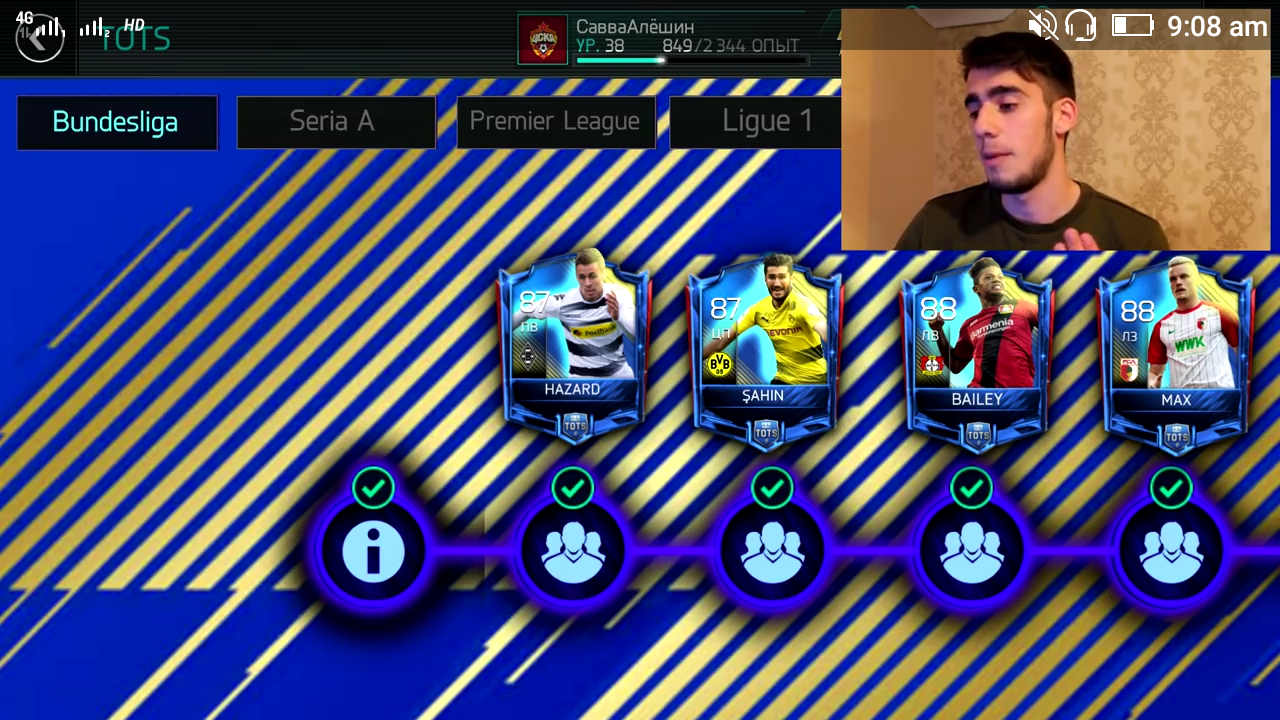1280x720 pixels.
Task: Open the Premier League section
Action: point(555,121)
